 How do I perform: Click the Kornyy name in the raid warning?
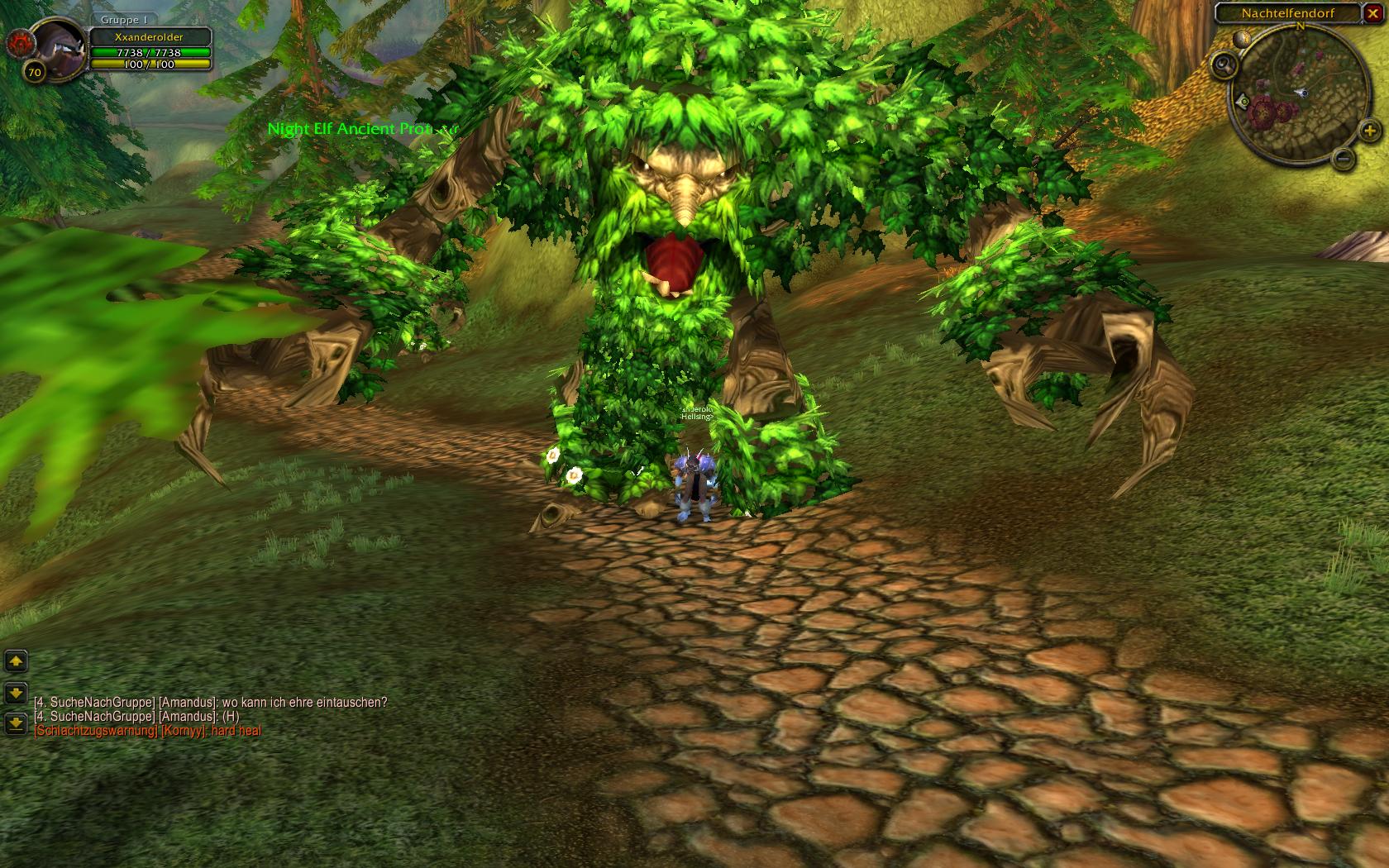[183, 731]
